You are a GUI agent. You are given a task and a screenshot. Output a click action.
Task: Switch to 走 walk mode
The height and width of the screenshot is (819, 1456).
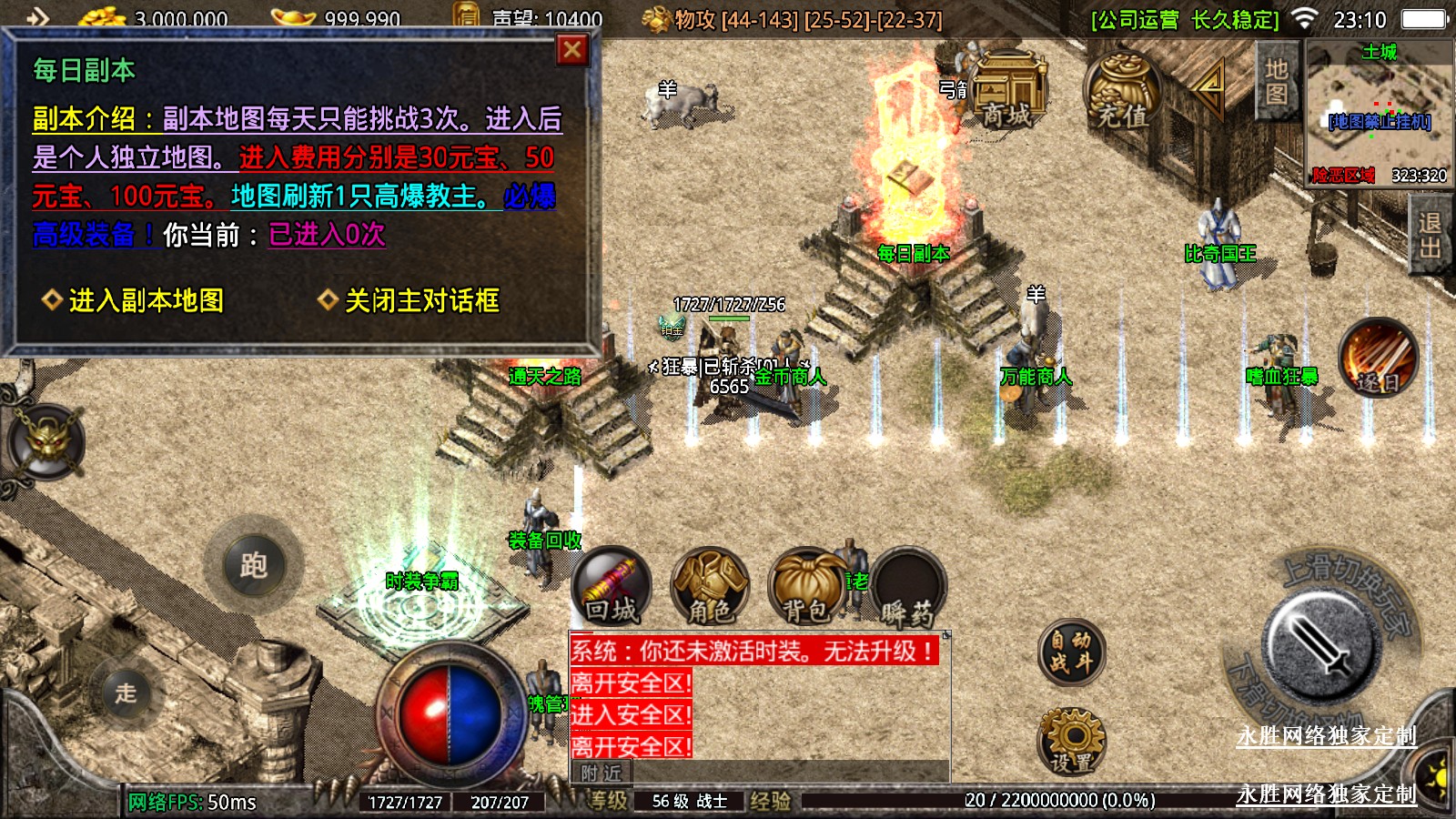126,693
